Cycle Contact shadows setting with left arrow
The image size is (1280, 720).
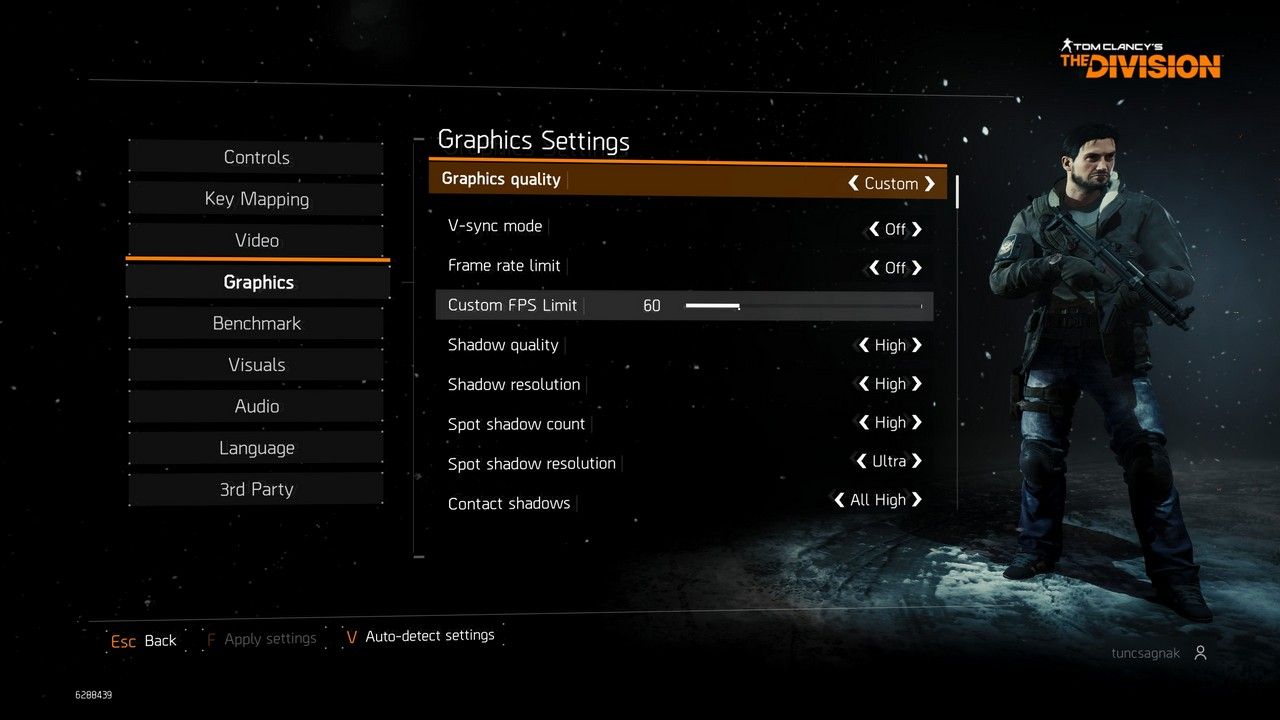[838, 499]
